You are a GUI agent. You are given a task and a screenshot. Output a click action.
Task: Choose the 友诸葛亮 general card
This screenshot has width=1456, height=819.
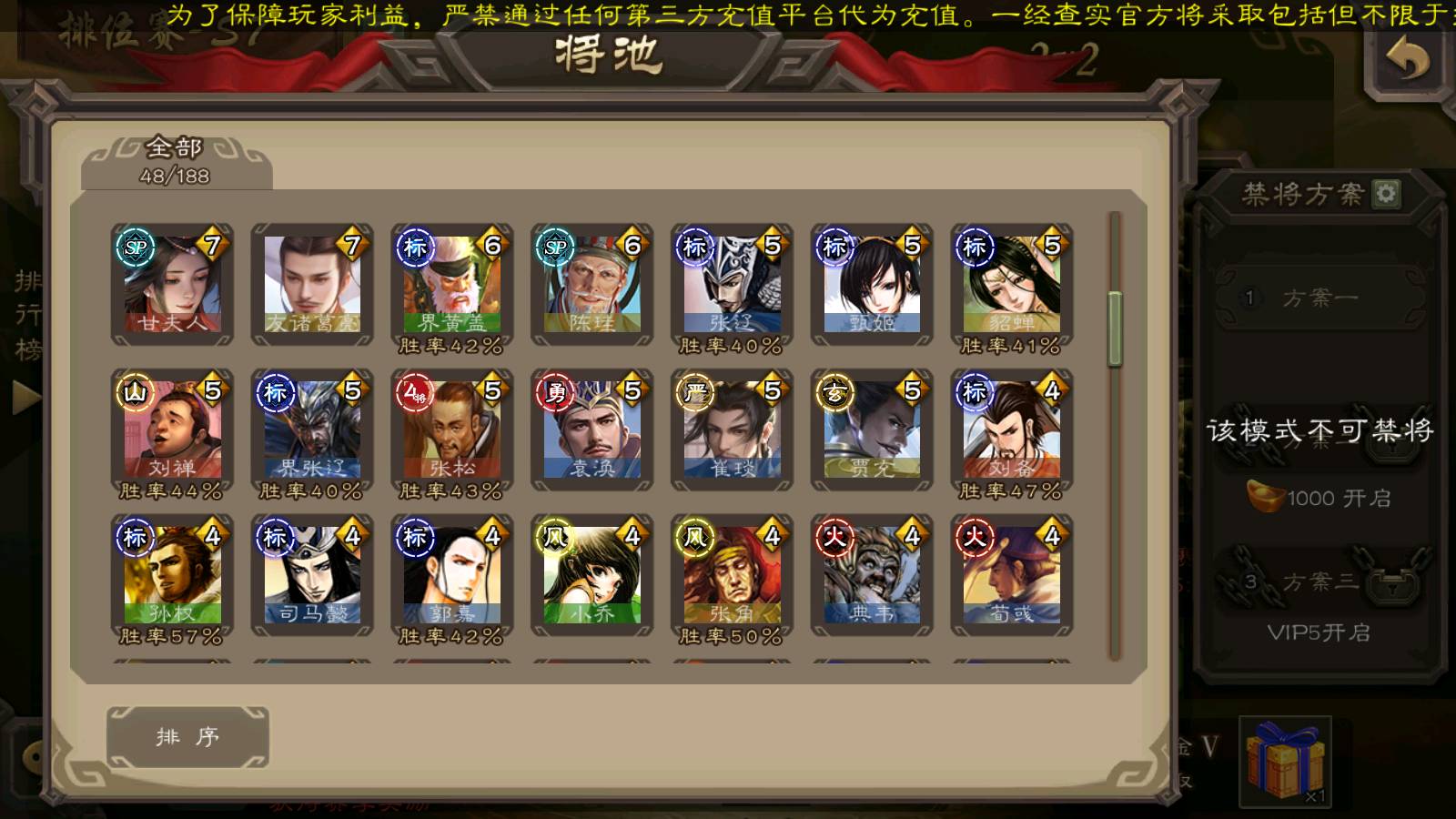click(x=312, y=285)
